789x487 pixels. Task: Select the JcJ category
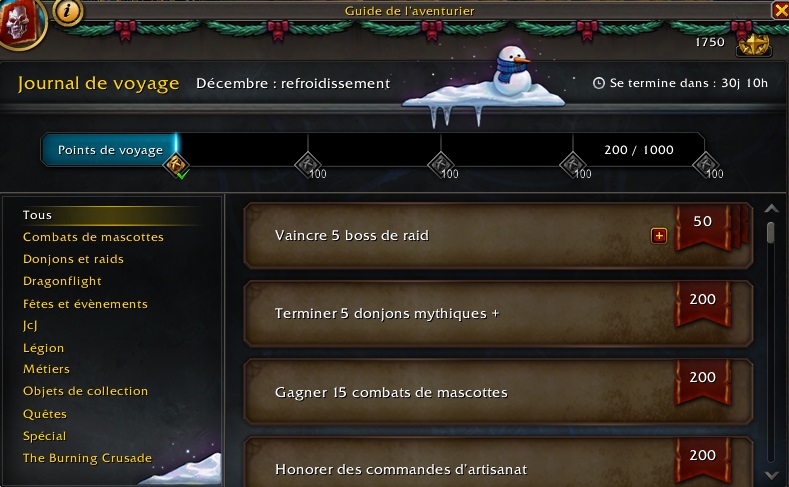click(31, 326)
